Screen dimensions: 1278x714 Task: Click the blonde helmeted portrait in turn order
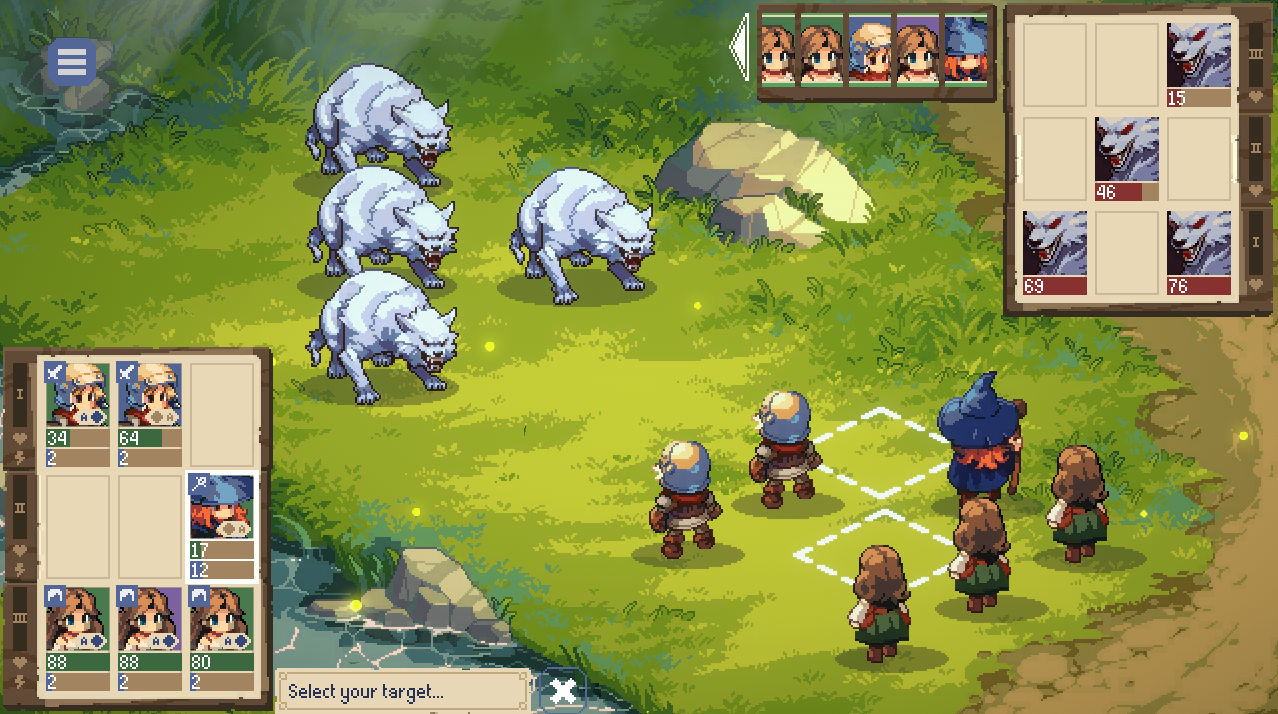point(870,50)
